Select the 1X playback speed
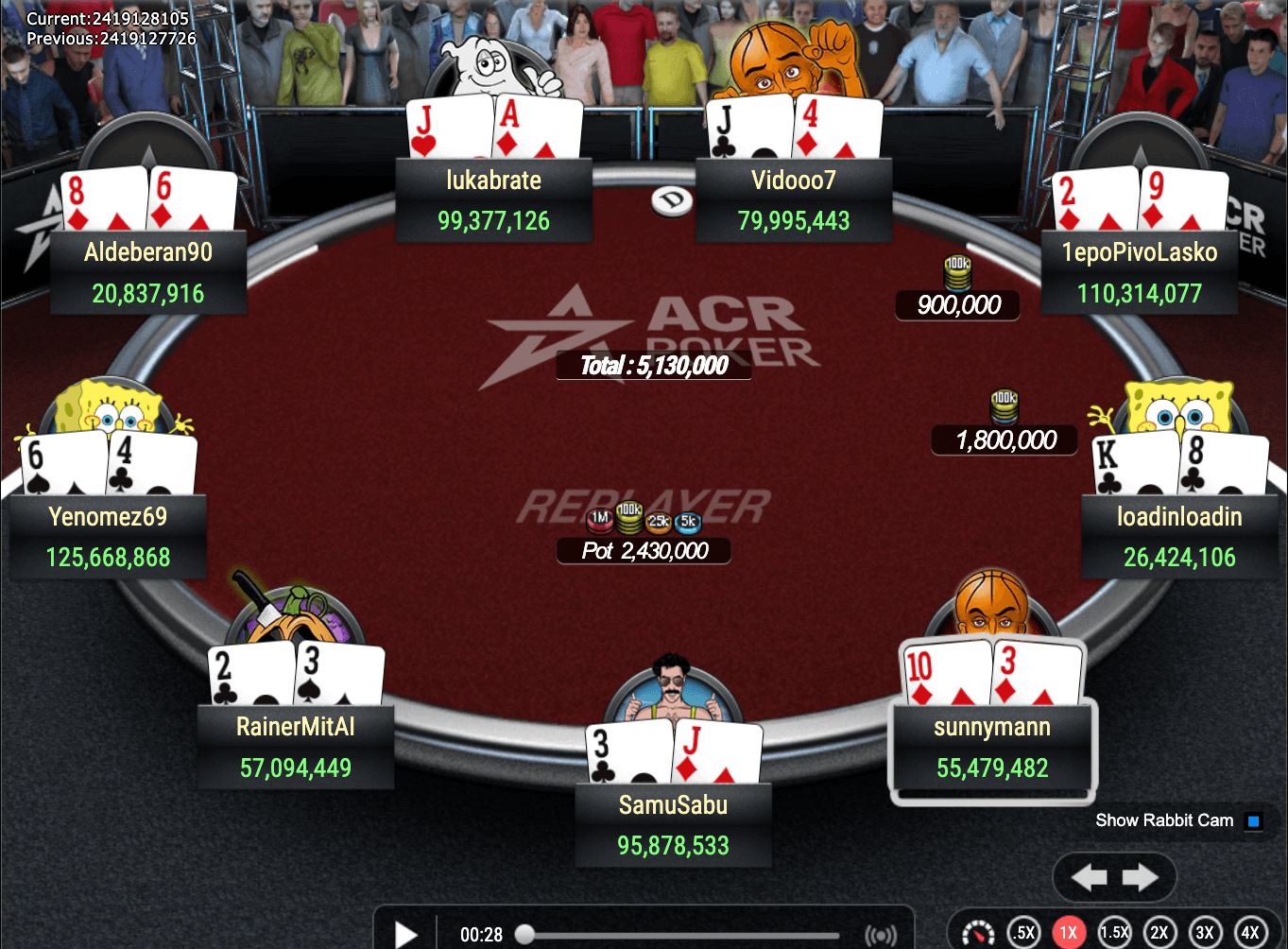 click(x=1069, y=933)
